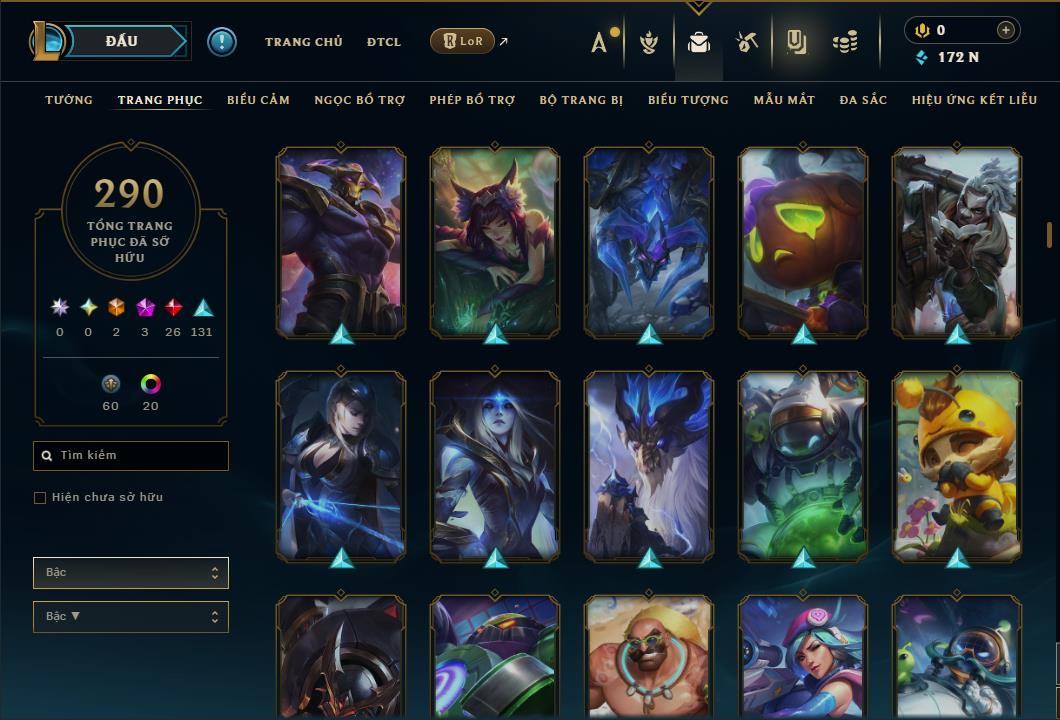Choose the bee-costume Teemo skin card

957,464
